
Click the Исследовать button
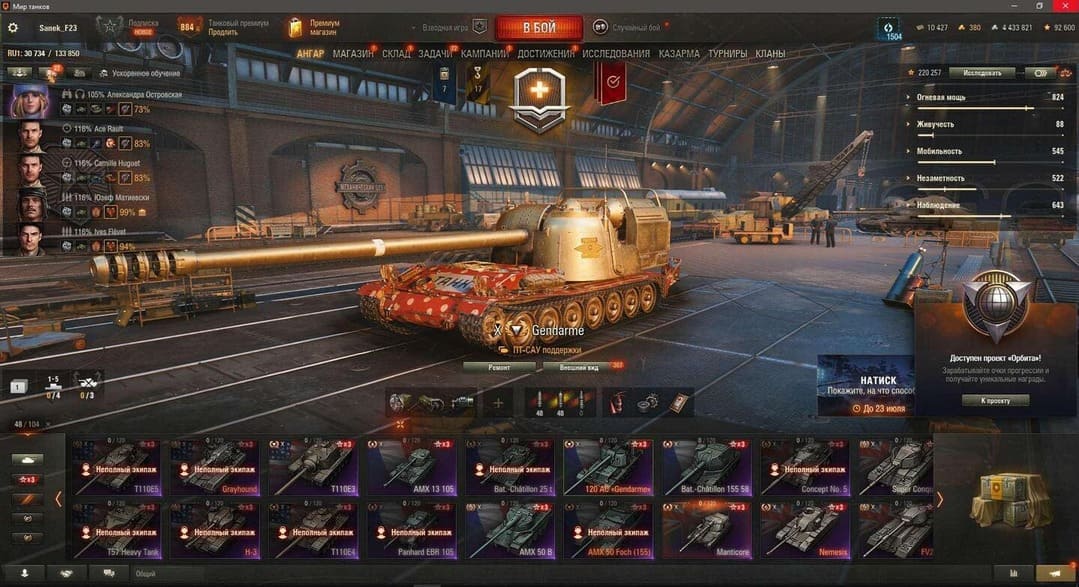click(981, 73)
